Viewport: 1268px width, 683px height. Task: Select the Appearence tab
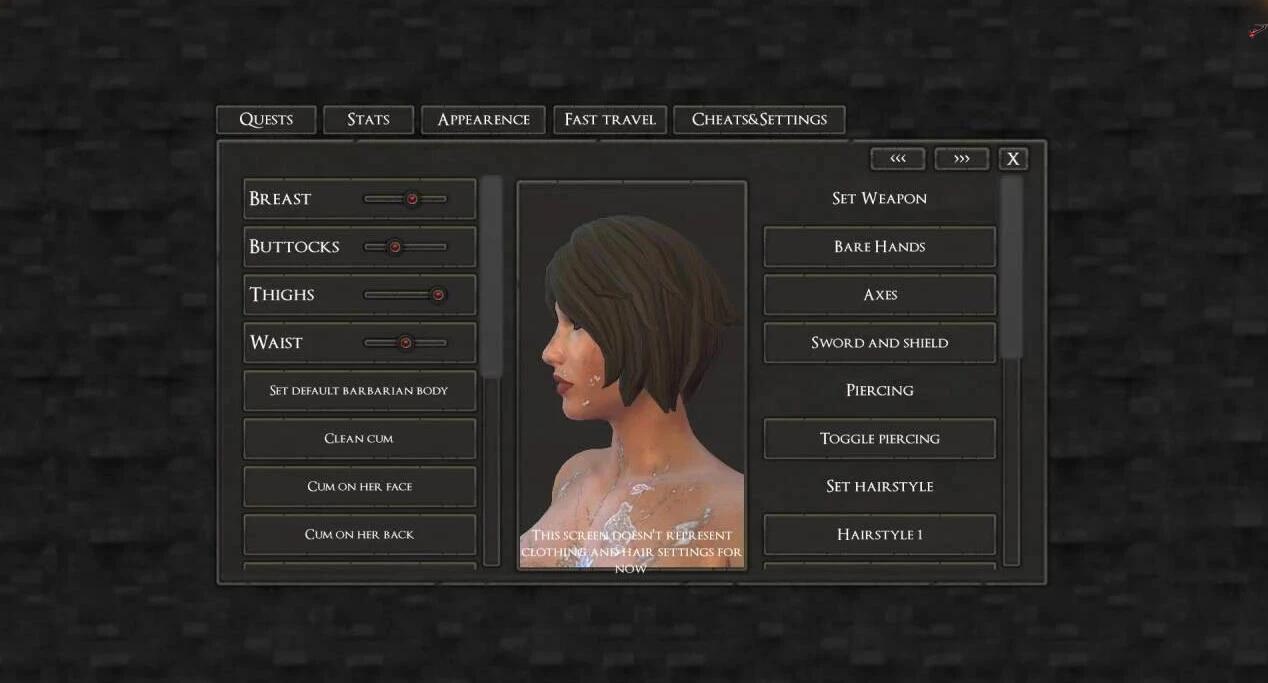coord(483,120)
